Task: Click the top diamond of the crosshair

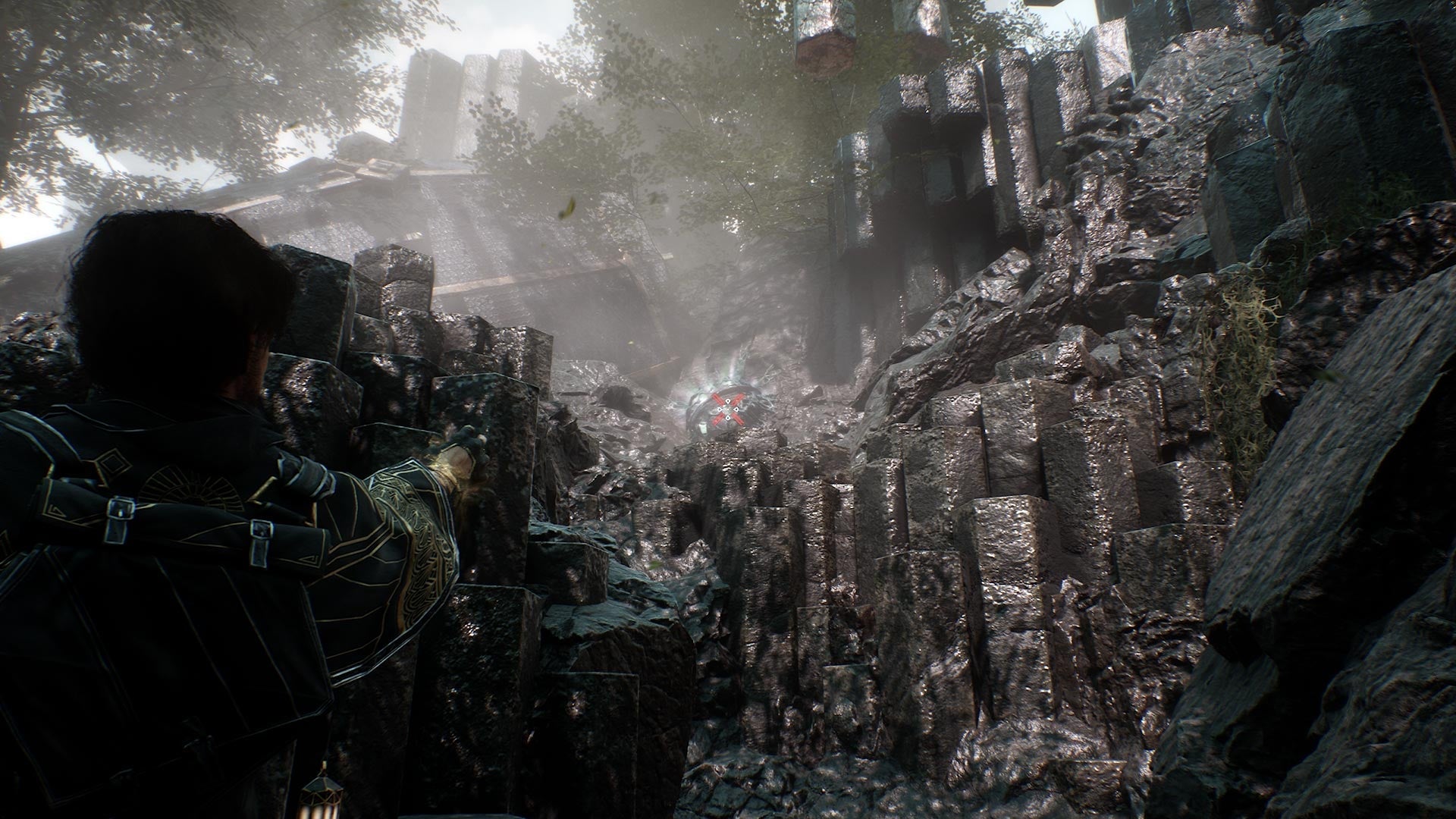Action: pos(728,401)
